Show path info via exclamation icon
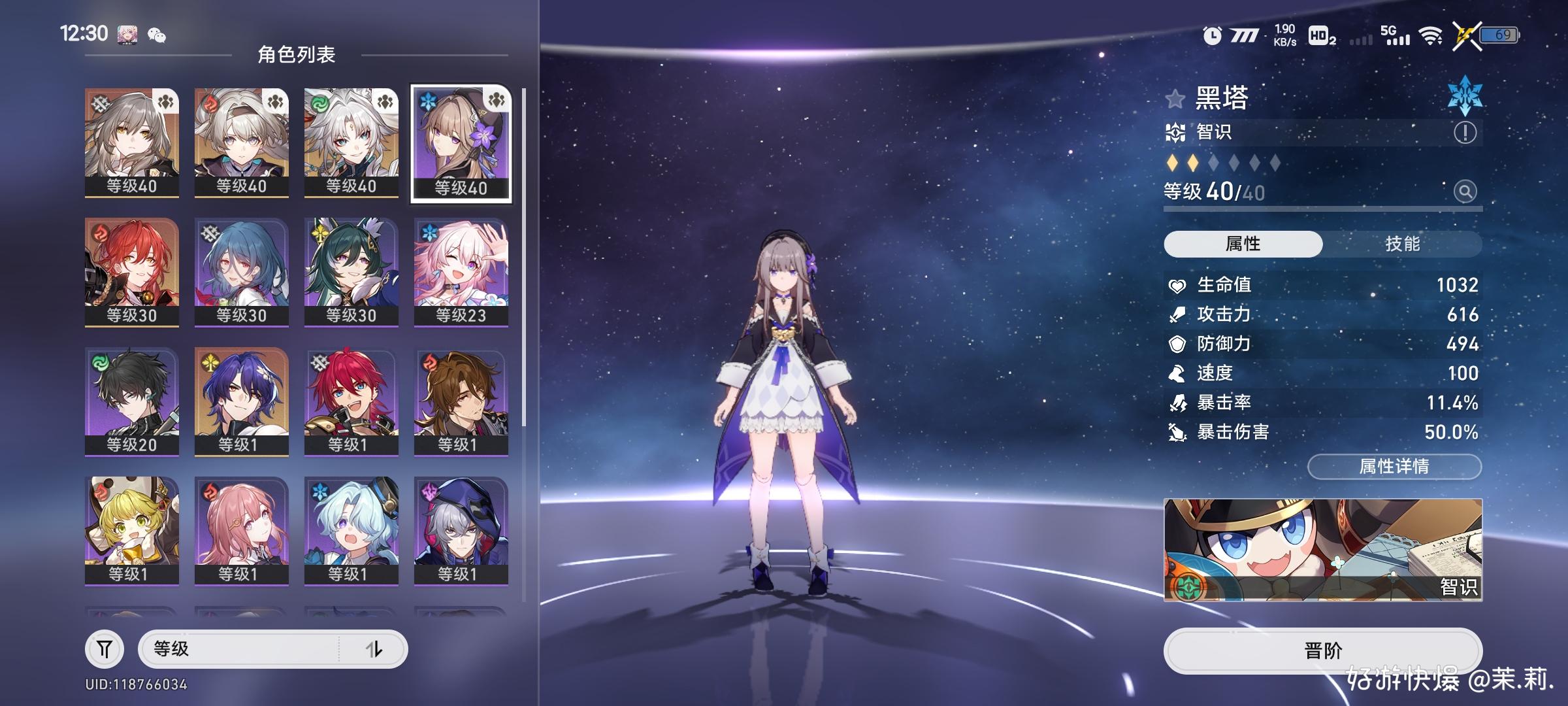 [1465, 133]
